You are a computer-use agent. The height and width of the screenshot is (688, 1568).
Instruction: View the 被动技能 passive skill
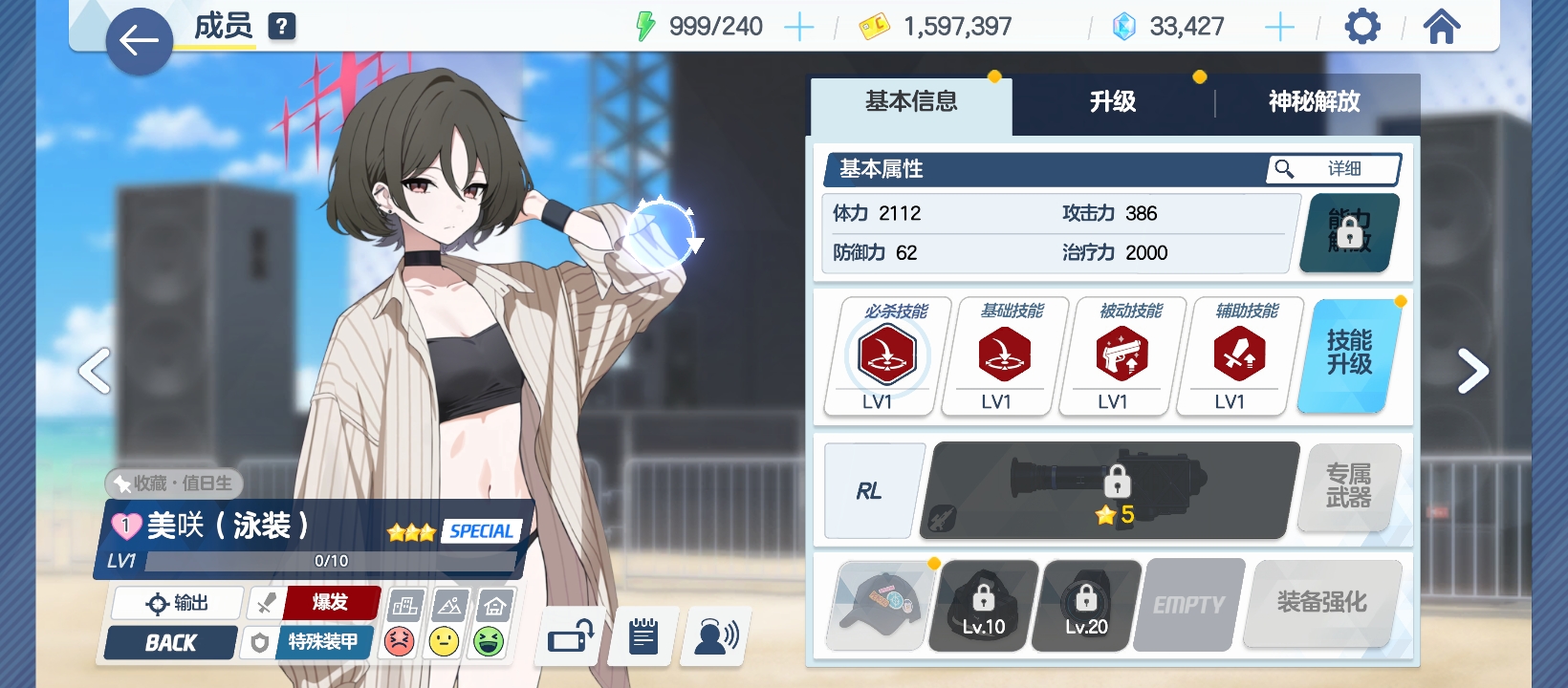tap(1122, 355)
